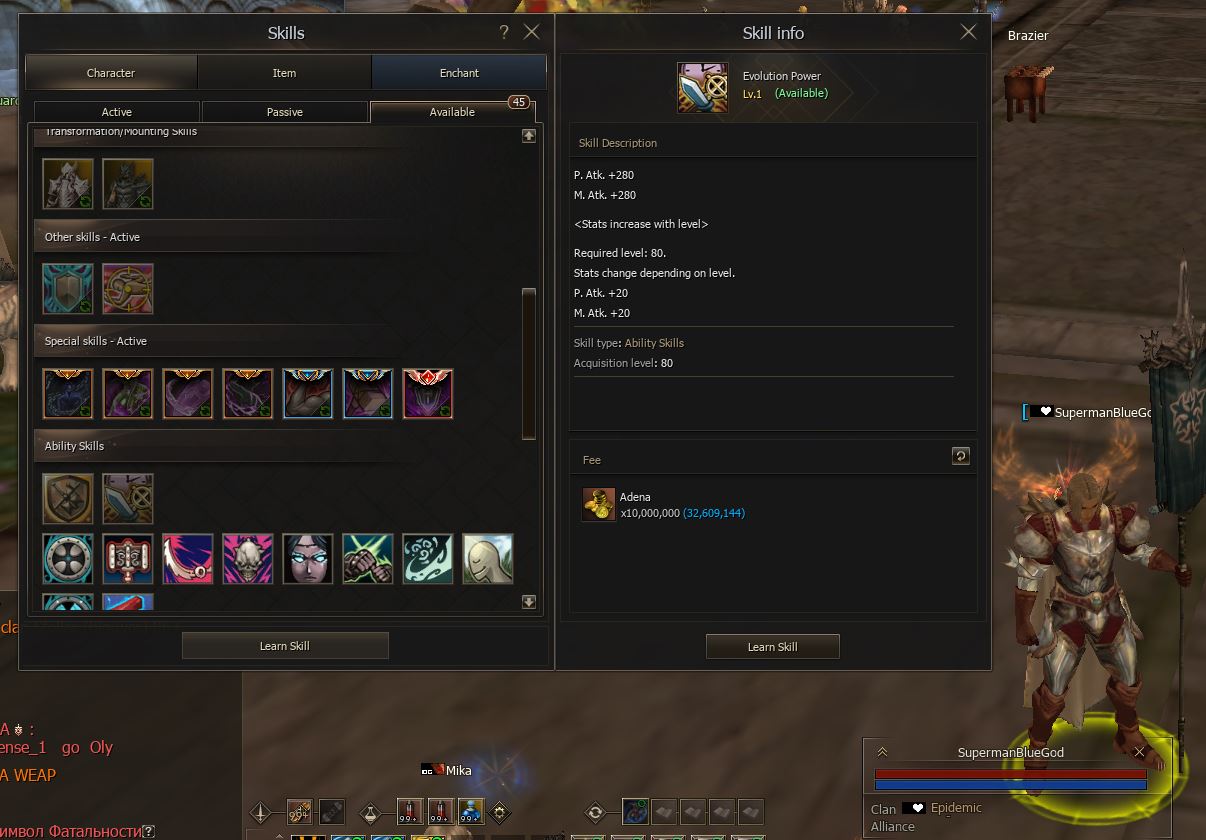
Task: Switch to the Item tab
Action: [x=285, y=73]
